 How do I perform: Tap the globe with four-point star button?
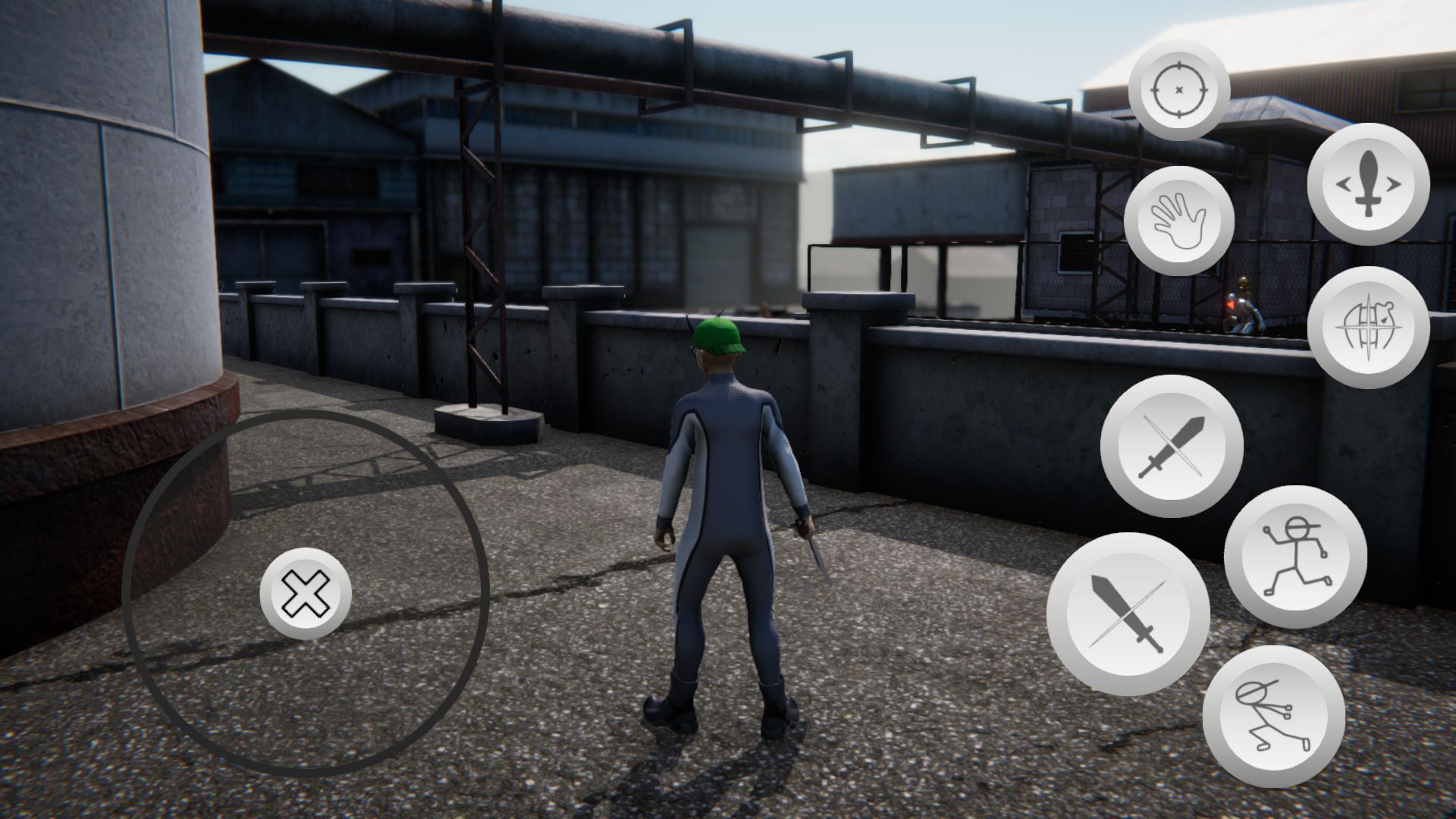click(x=1368, y=327)
